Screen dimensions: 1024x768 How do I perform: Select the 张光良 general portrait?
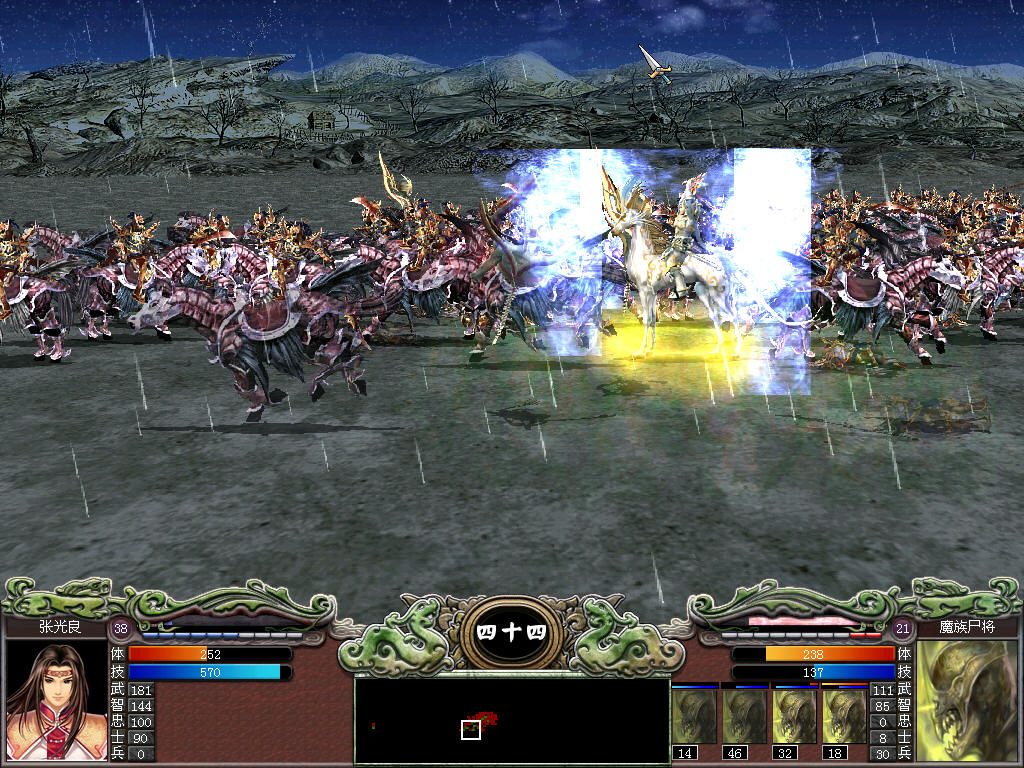point(56,700)
